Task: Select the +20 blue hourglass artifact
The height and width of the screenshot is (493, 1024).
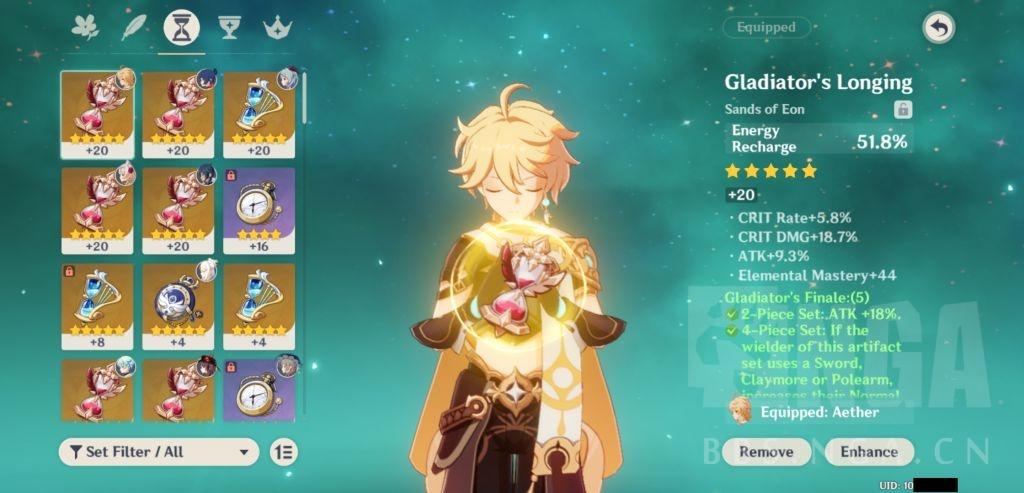Action: [259, 115]
